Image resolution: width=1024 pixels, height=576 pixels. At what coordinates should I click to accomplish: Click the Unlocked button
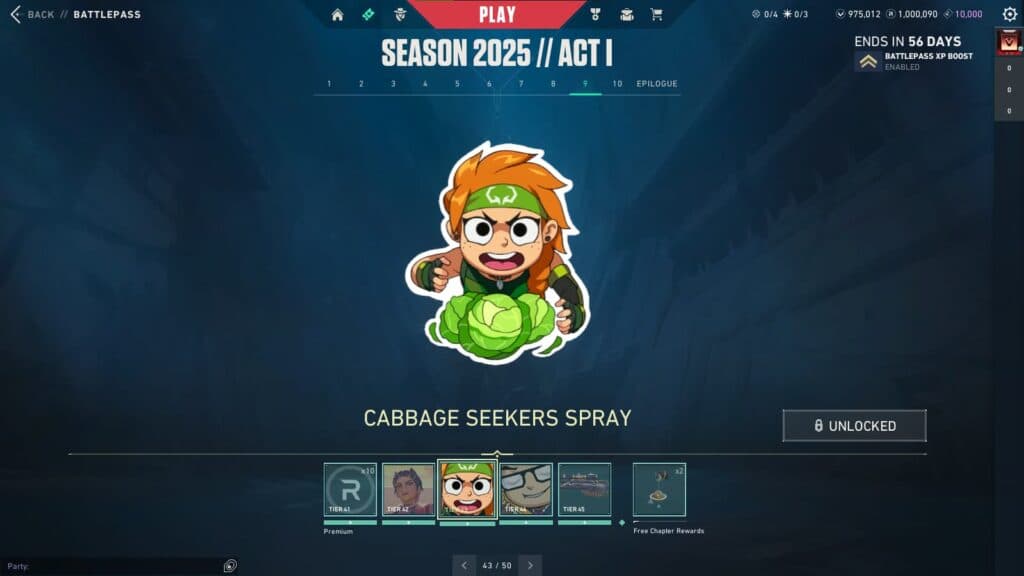pyautogui.click(x=854, y=426)
